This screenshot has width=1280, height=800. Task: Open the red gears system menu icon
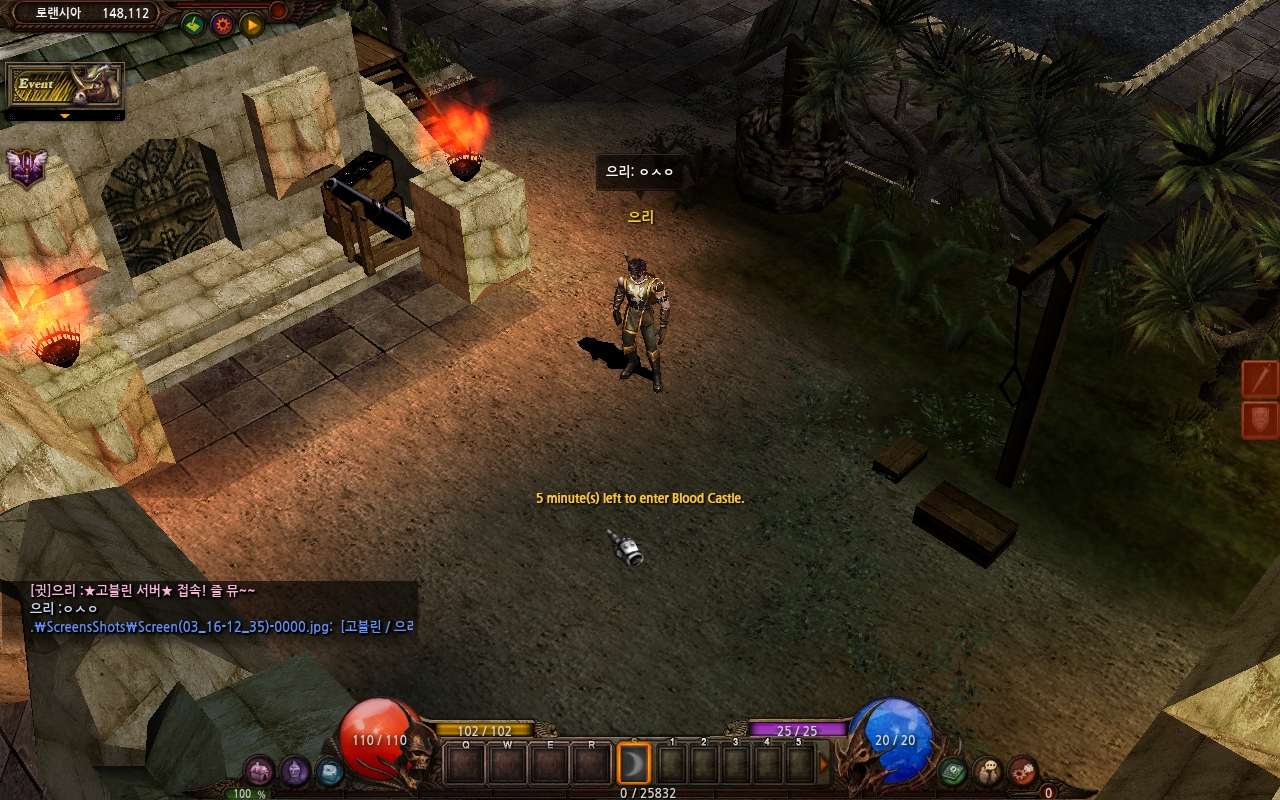1023,771
